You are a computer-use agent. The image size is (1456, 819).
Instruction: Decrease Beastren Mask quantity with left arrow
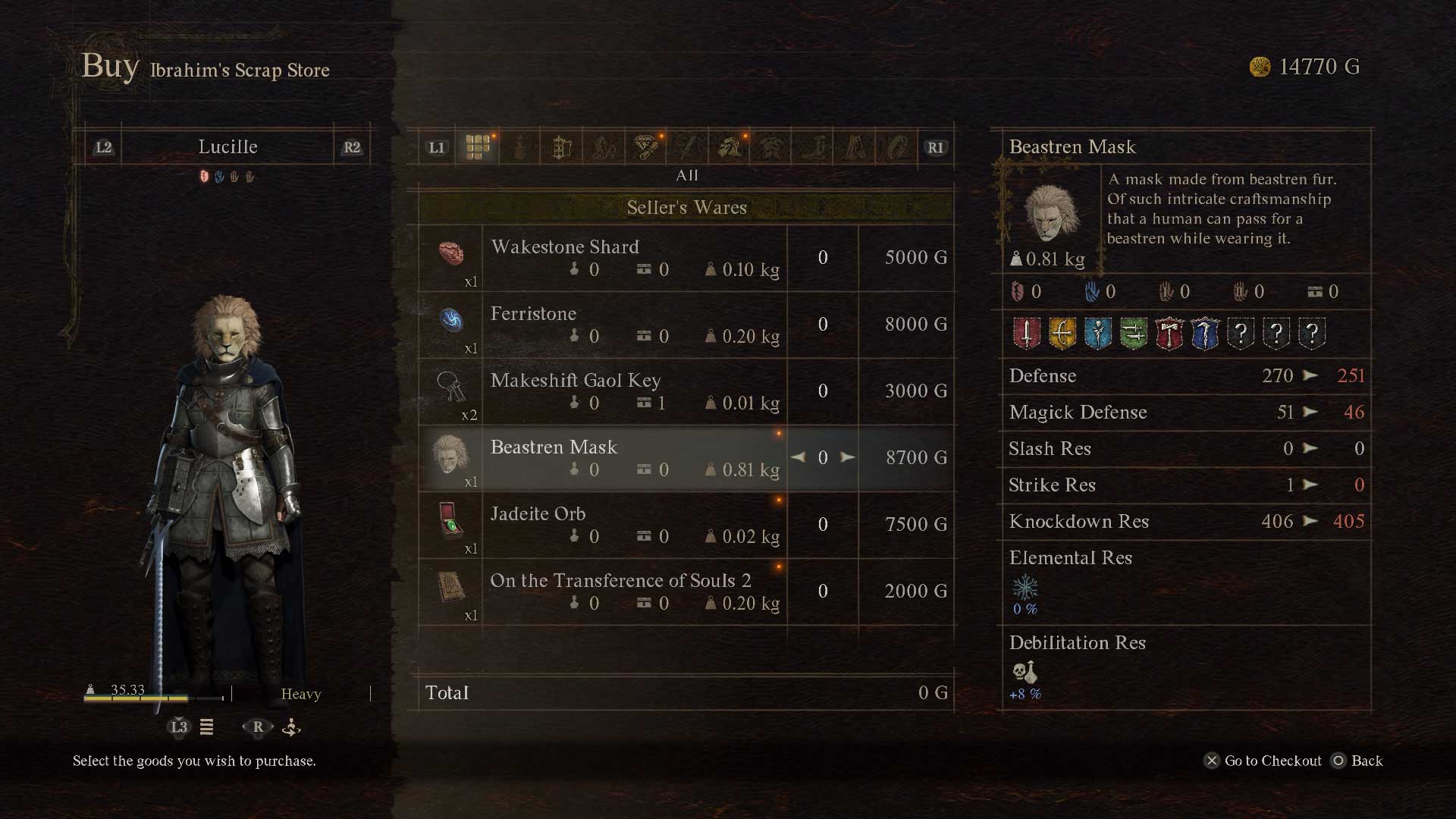pos(798,457)
